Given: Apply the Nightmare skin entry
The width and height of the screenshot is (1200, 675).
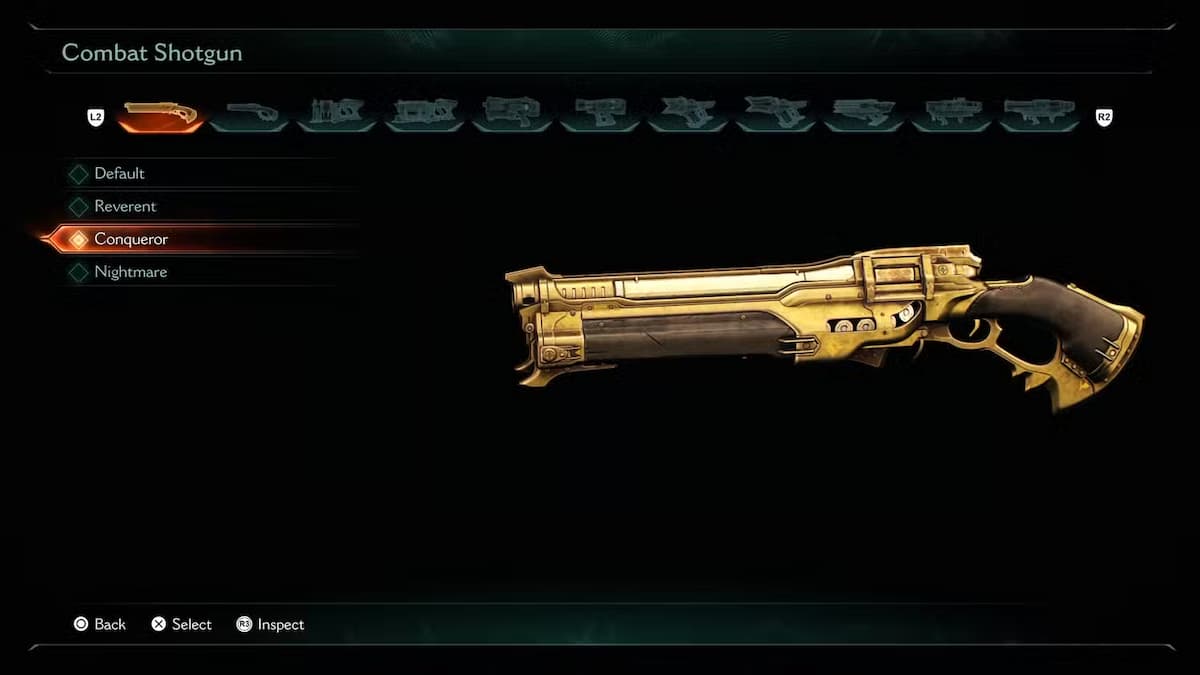Looking at the screenshot, I should click(x=130, y=272).
